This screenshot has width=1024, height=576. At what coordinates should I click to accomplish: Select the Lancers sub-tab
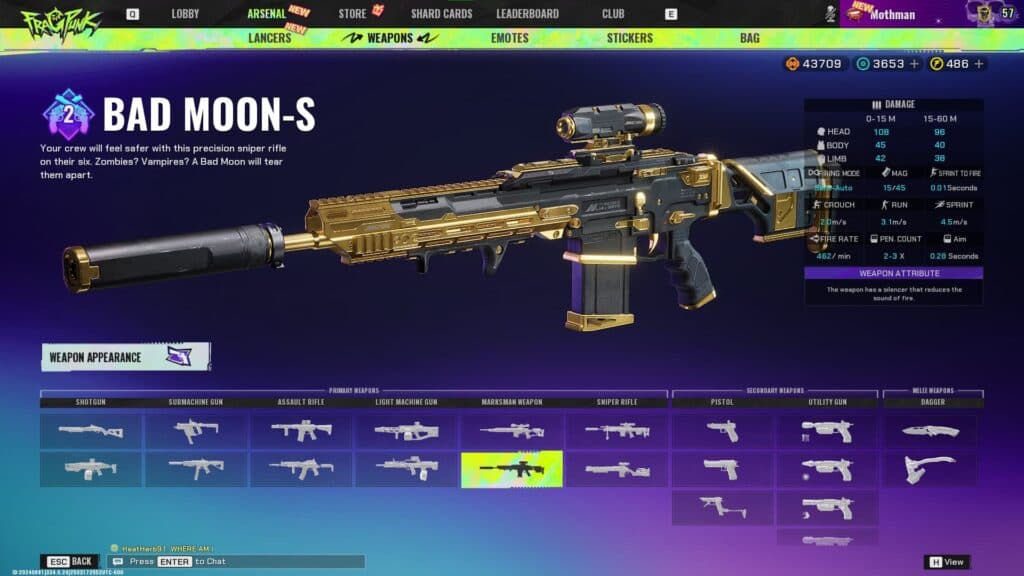click(x=270, y=38)
